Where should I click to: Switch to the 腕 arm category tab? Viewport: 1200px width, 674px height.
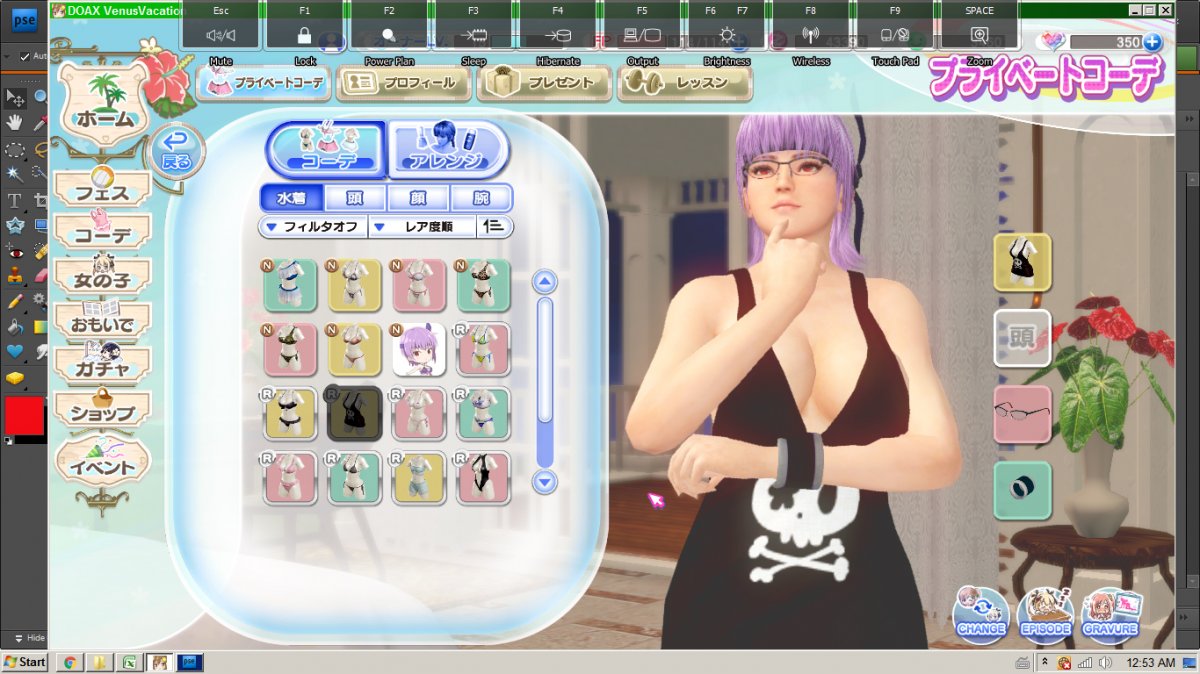pos(481,198)
